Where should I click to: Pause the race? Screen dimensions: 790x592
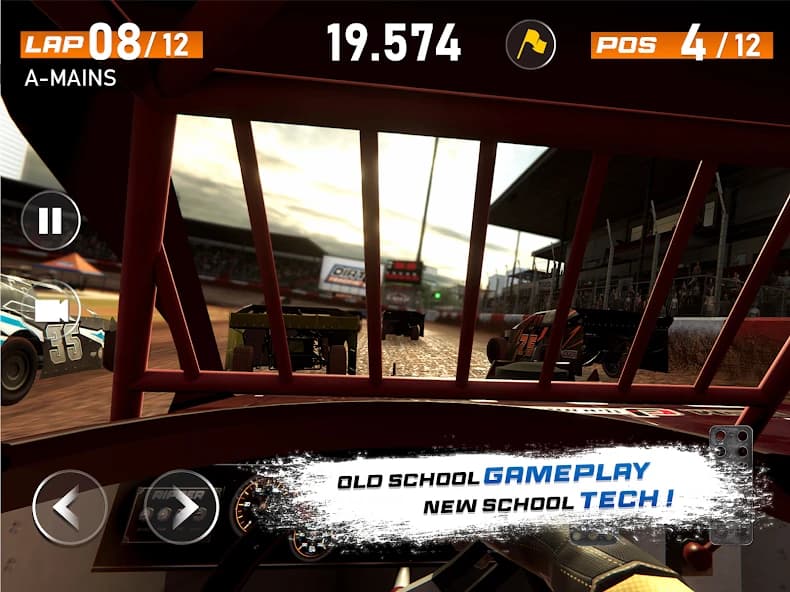50,220
